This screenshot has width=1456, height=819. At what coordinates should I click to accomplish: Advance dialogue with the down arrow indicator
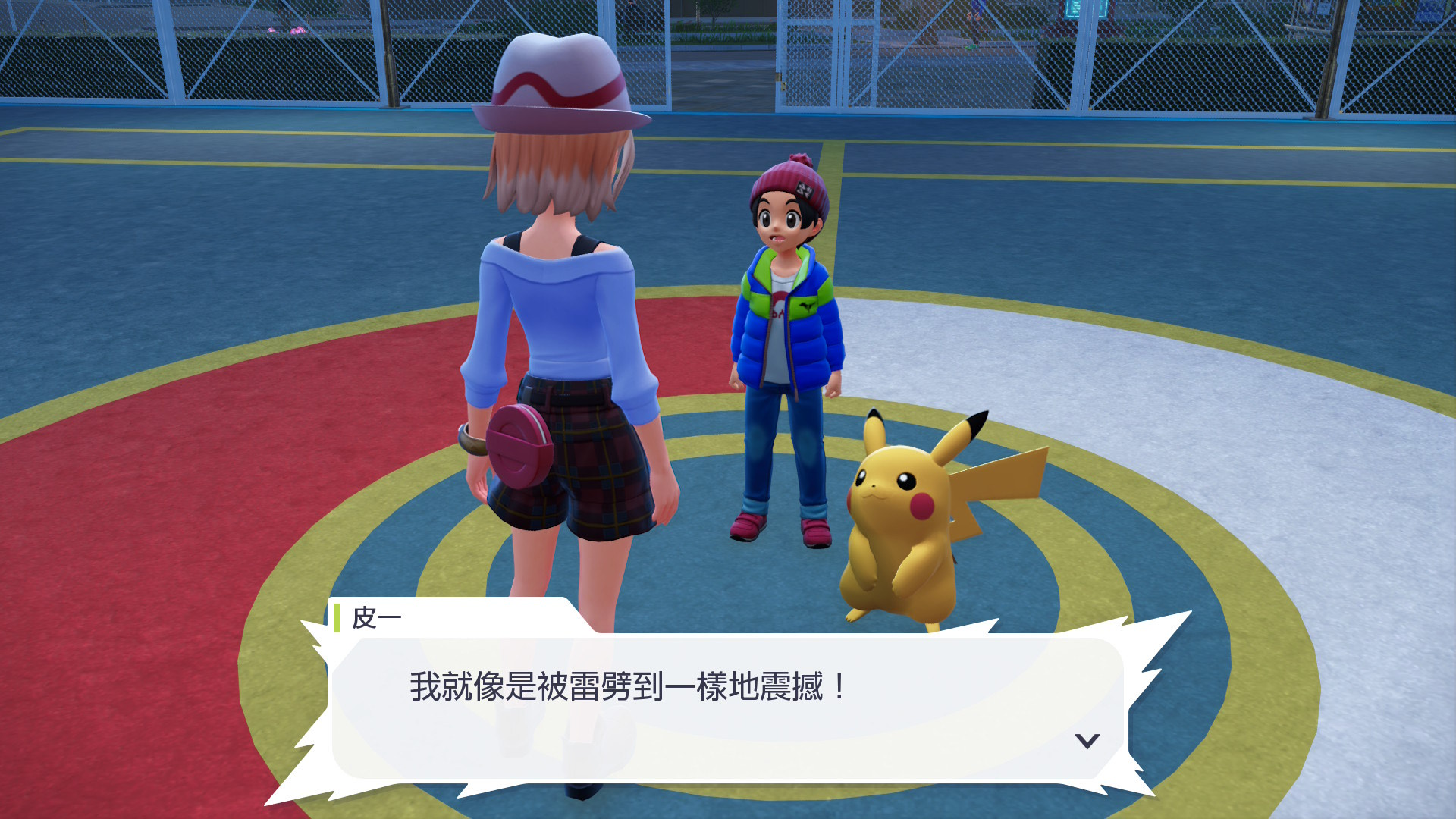click(x=1087, y=741)
